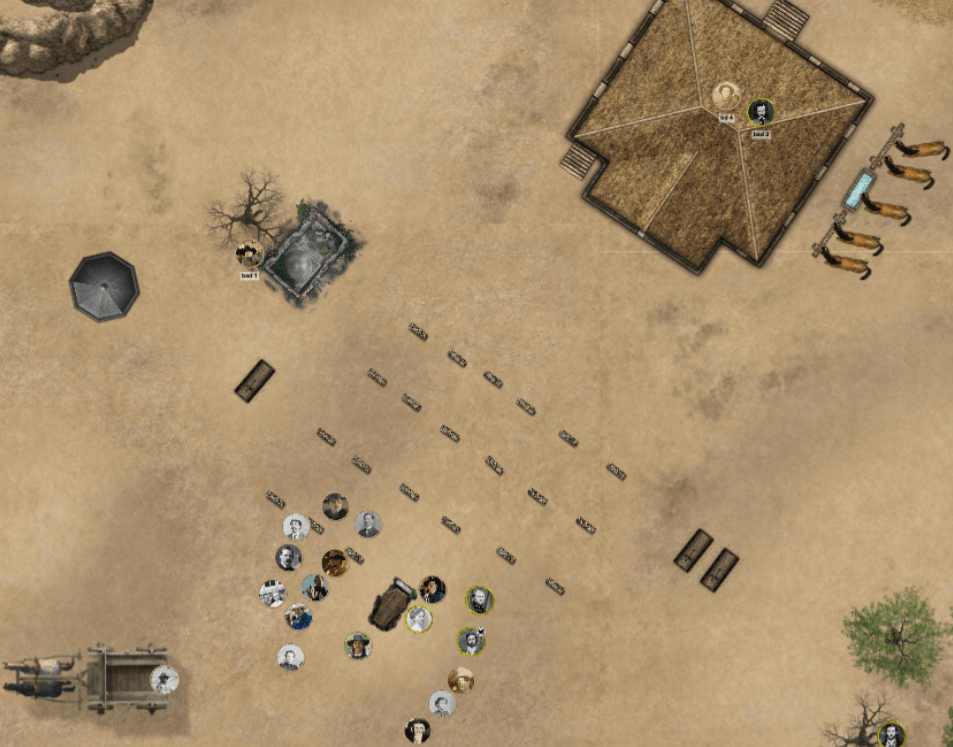Select the token labeled bad 1
Screen dimensions: 953x747
pos(249,255)
